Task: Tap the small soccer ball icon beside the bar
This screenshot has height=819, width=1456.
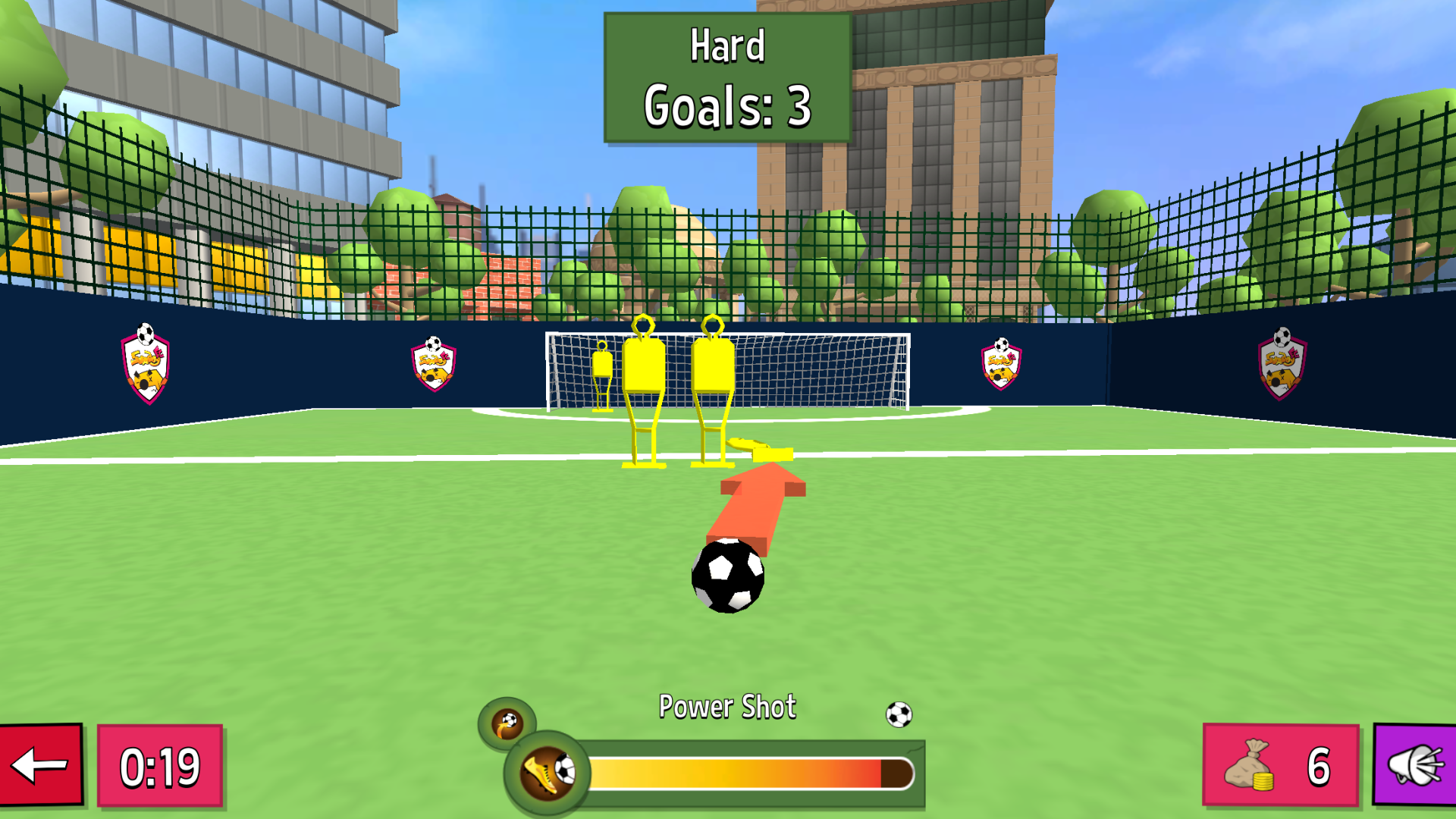Action: 899,713
